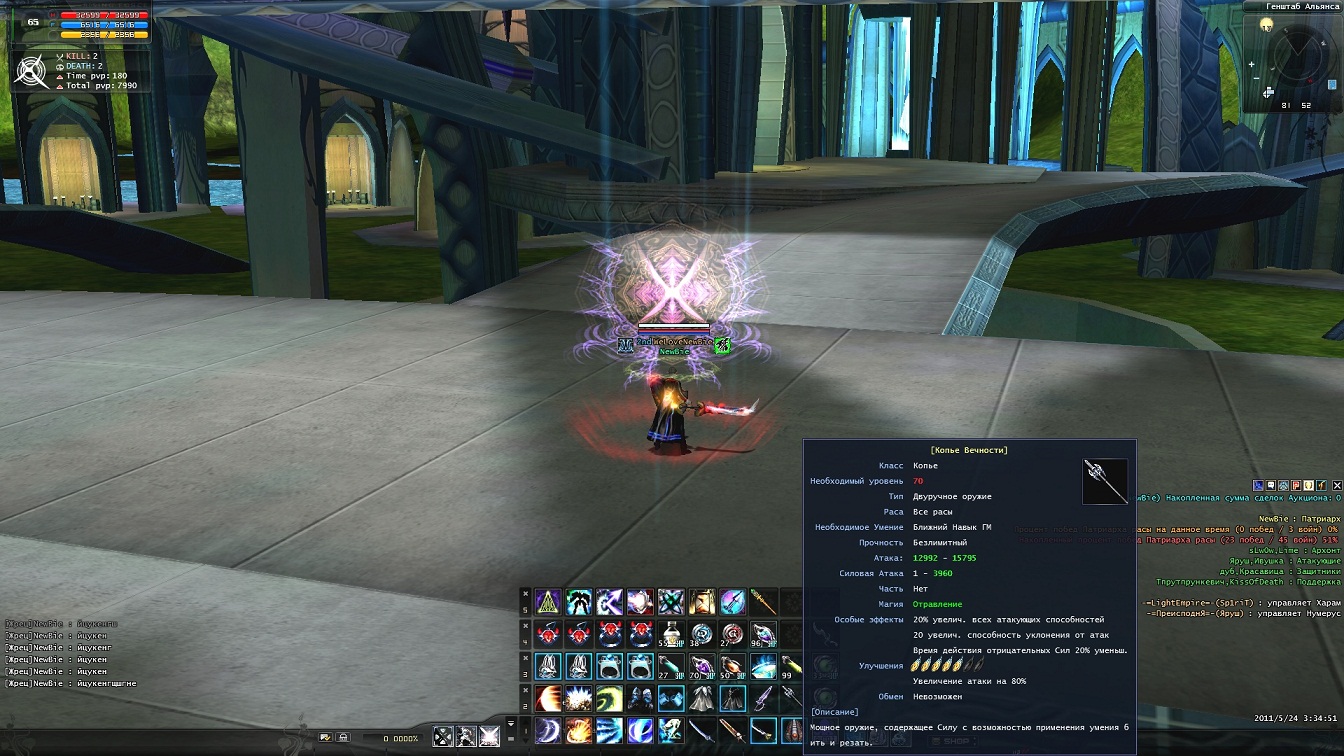
Task: Activate the orange fire slash skill
Action: (578, 730)
